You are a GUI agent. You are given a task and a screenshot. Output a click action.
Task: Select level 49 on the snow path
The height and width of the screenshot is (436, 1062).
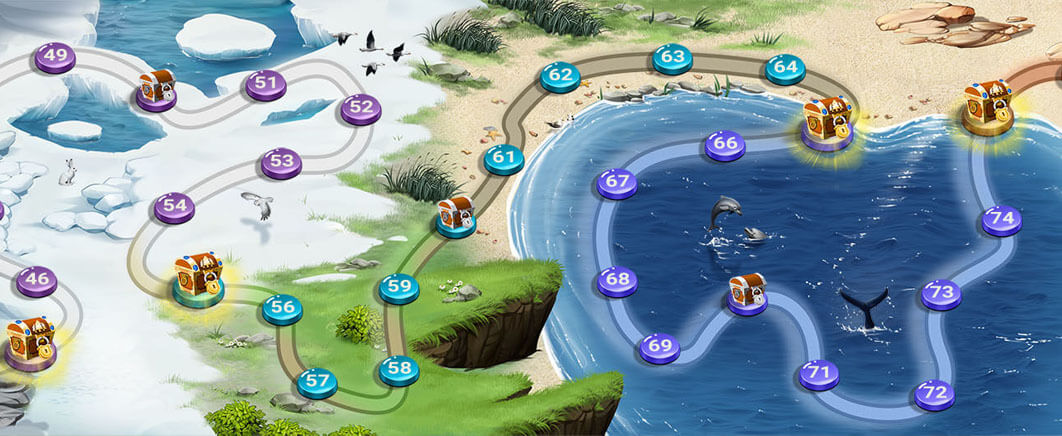click(55, 56)
